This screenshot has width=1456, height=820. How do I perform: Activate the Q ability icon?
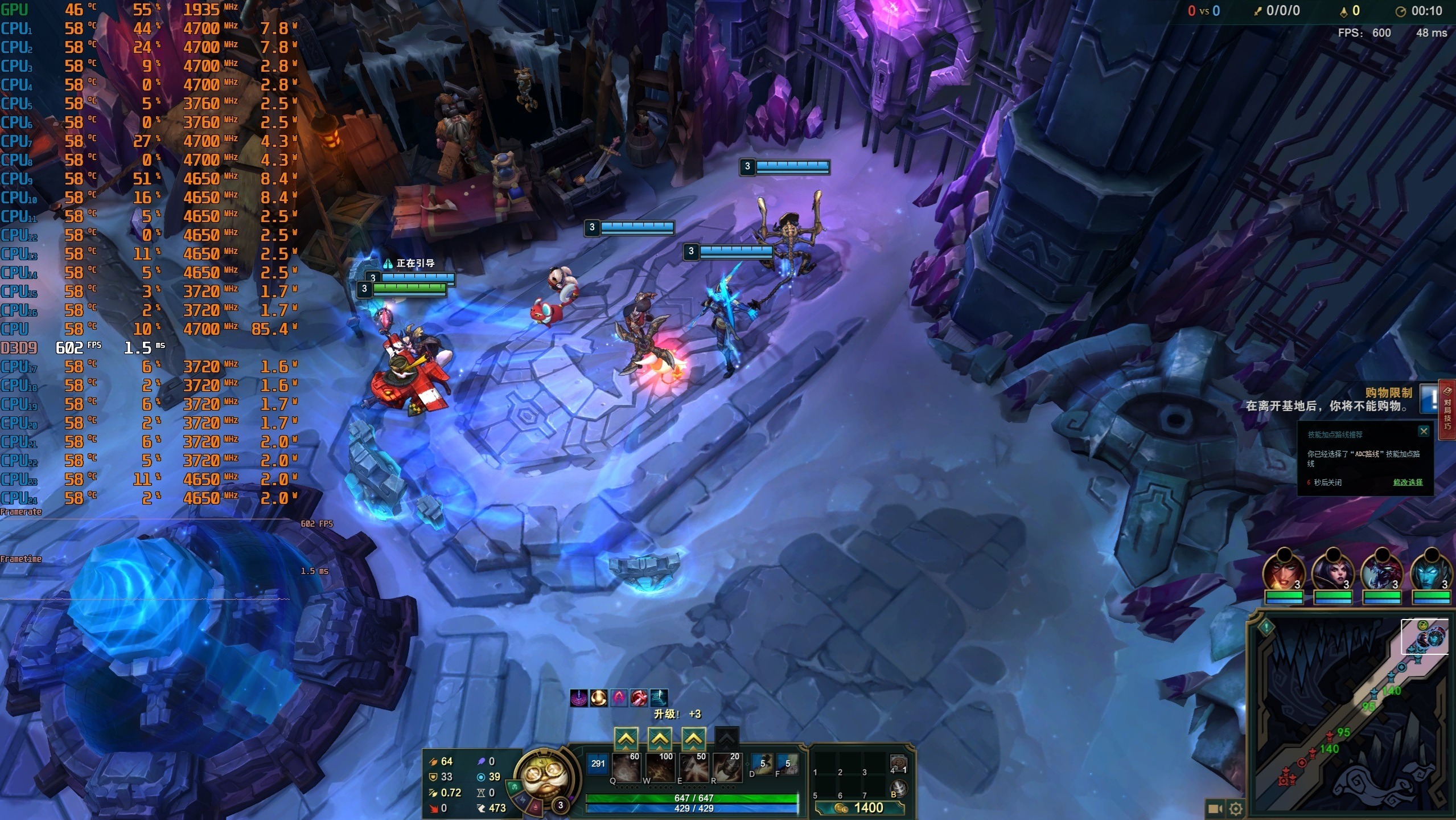coord(626,768)
